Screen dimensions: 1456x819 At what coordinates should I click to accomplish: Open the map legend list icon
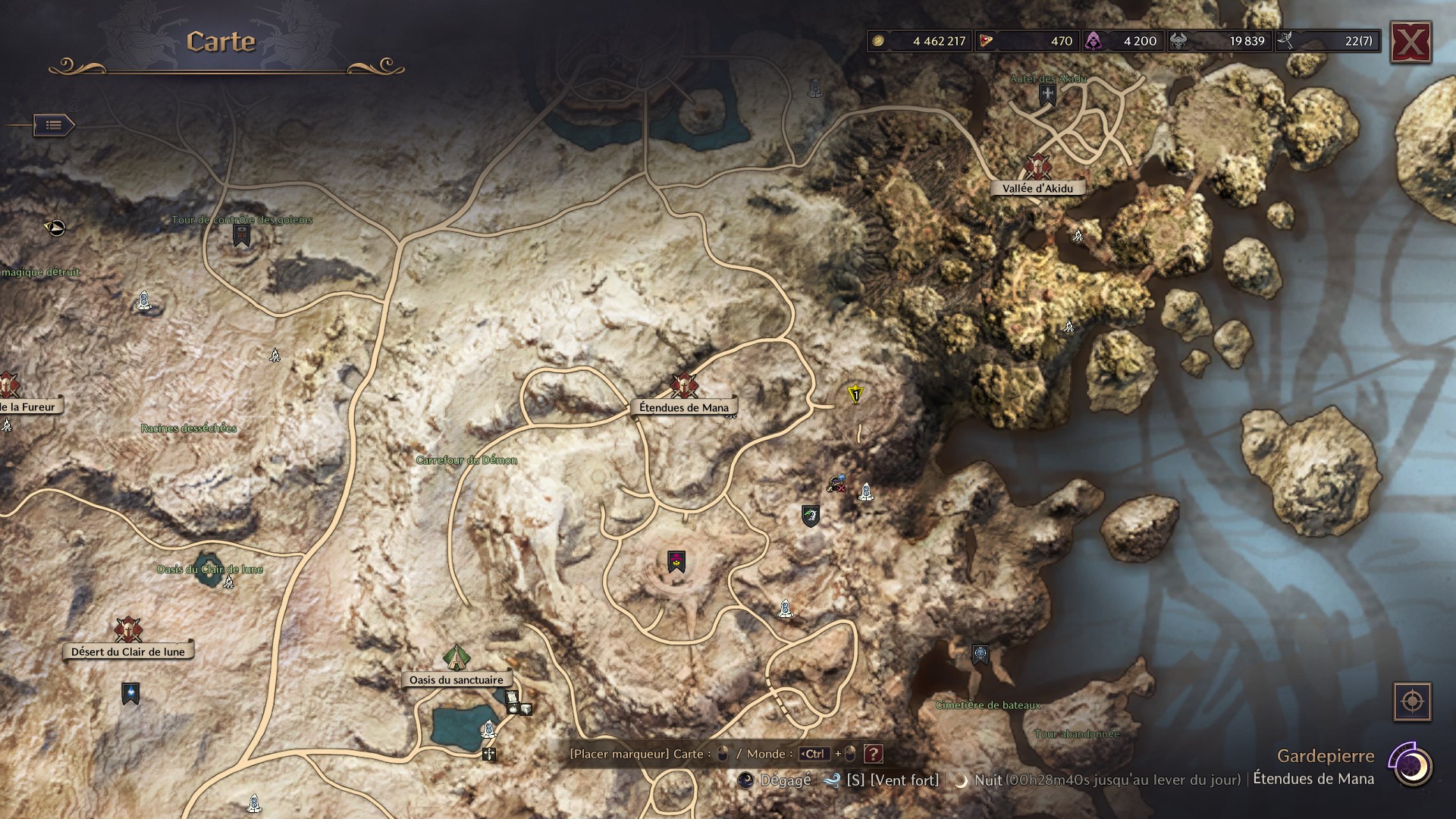(x=53, y=125)
